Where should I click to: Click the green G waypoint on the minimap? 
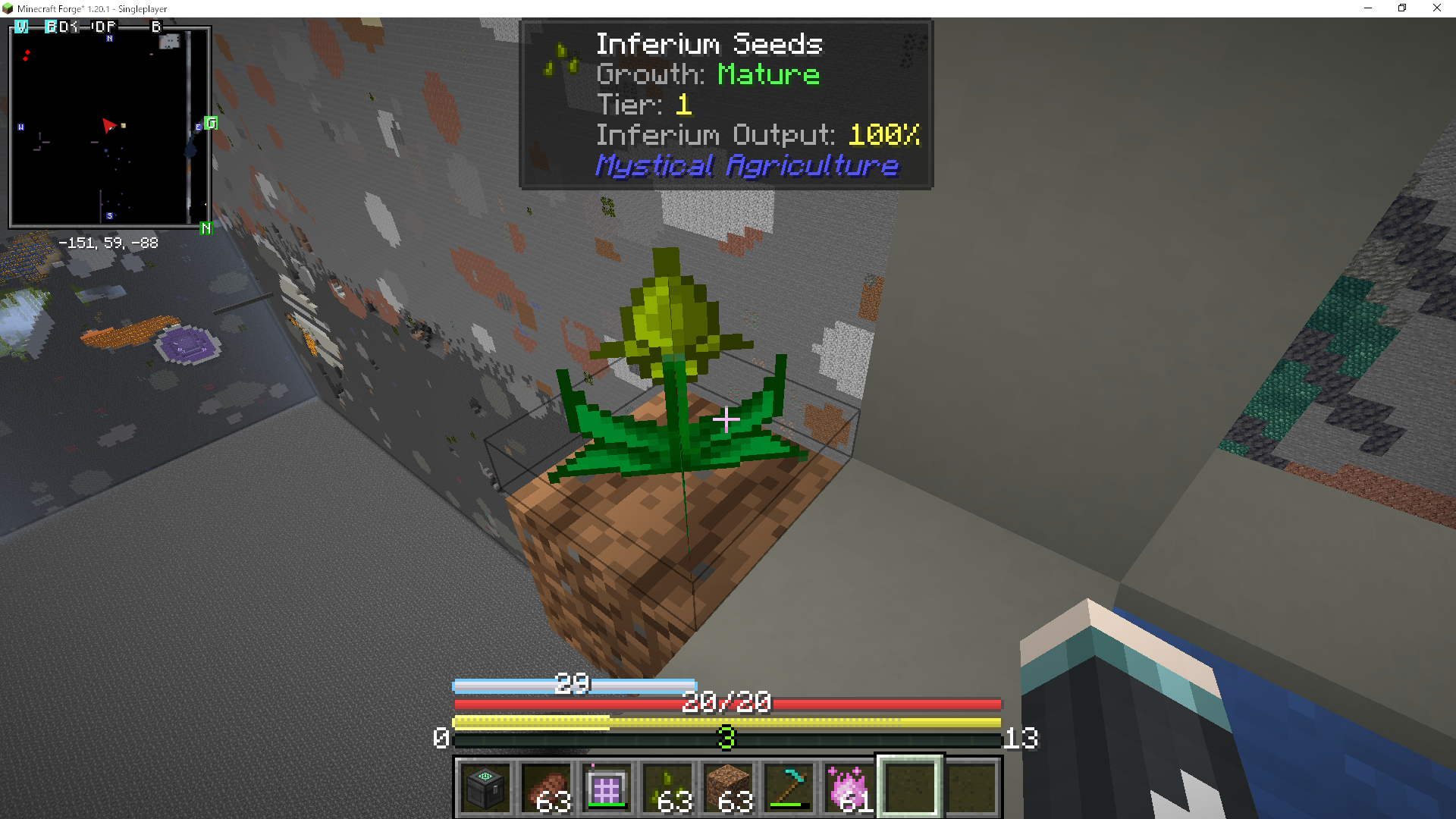[x=212, y=123]
